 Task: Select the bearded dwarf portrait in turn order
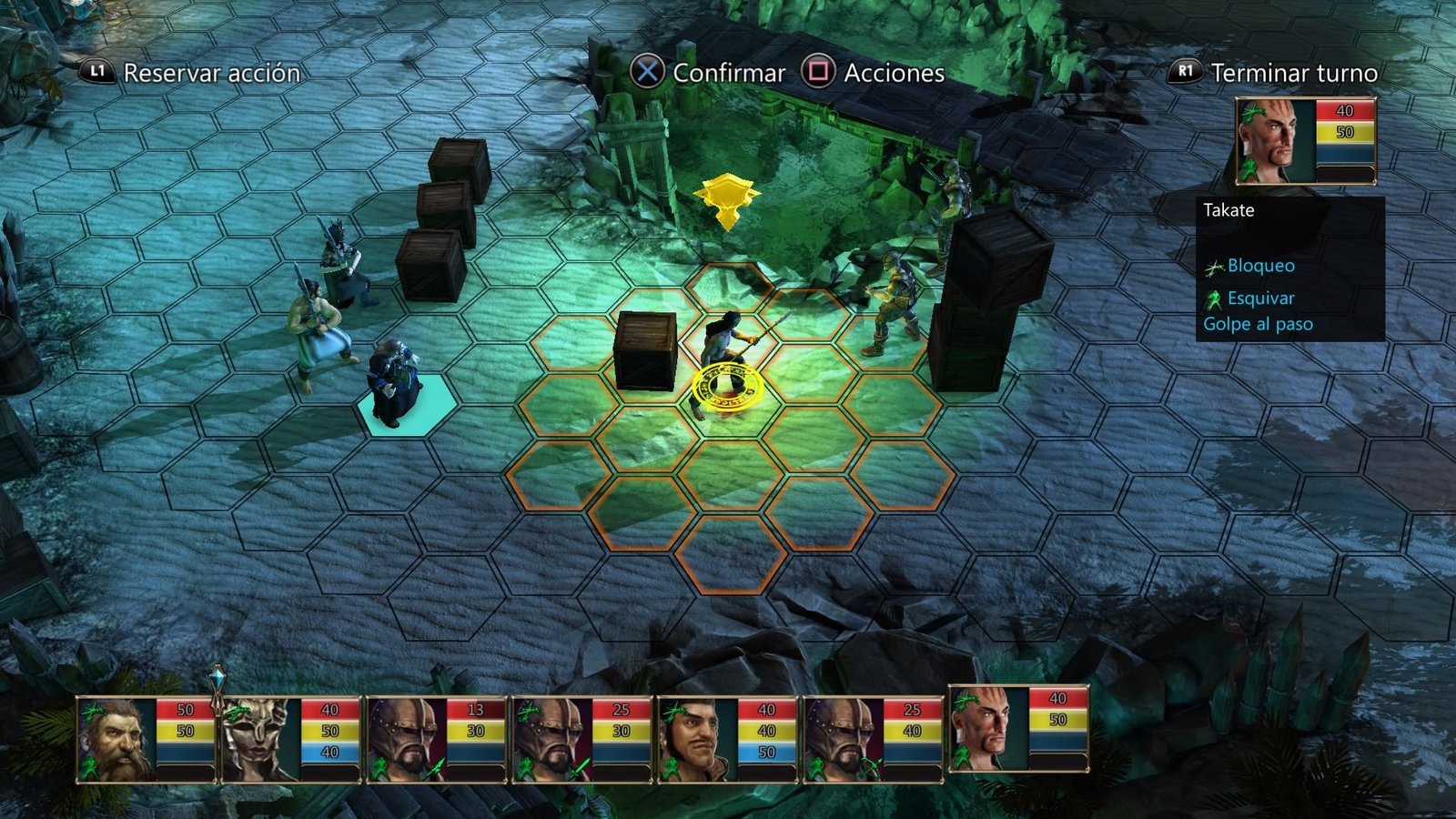pos(116,740)
